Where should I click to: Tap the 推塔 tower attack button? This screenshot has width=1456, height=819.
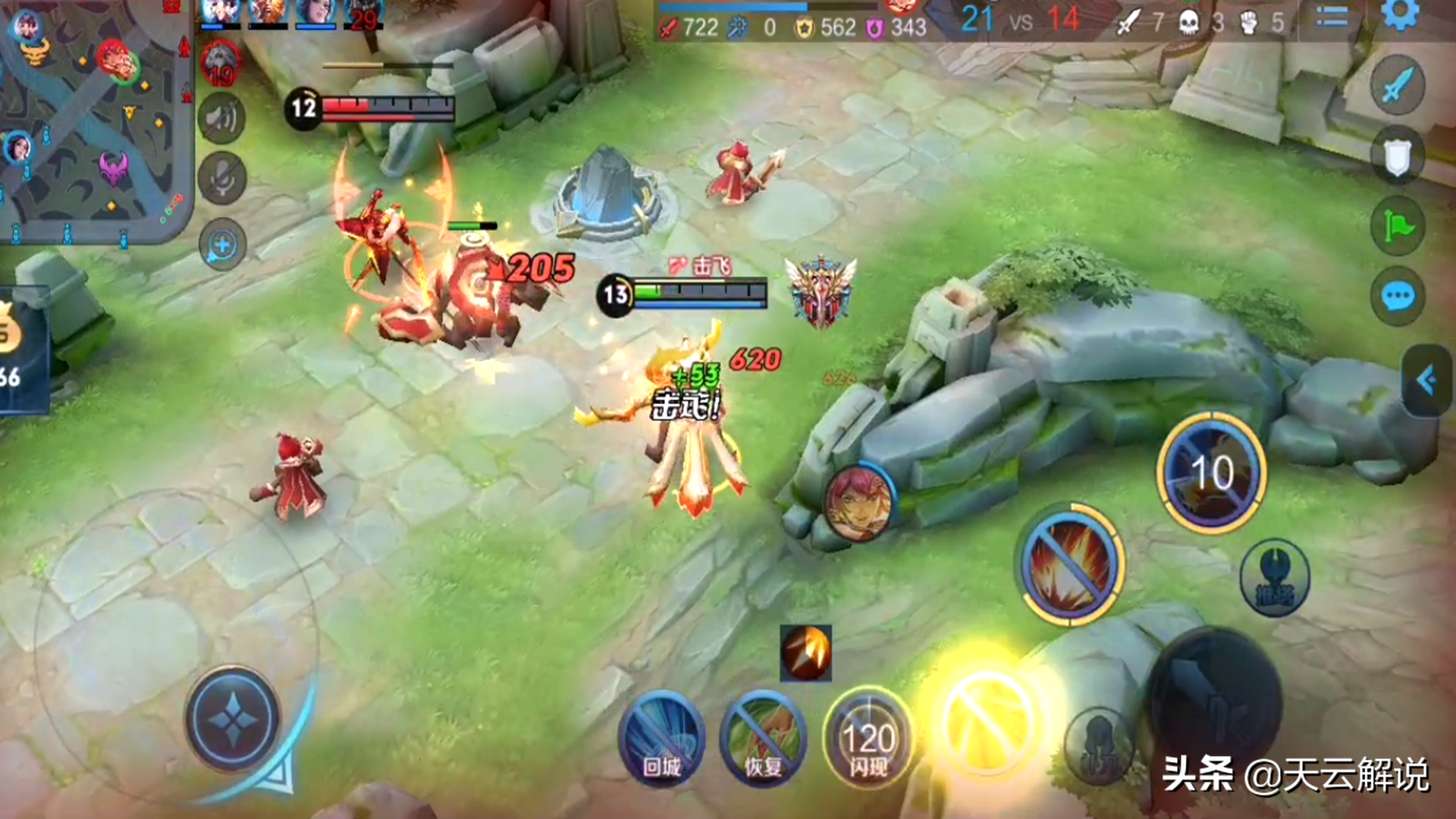pos(1274,578)
